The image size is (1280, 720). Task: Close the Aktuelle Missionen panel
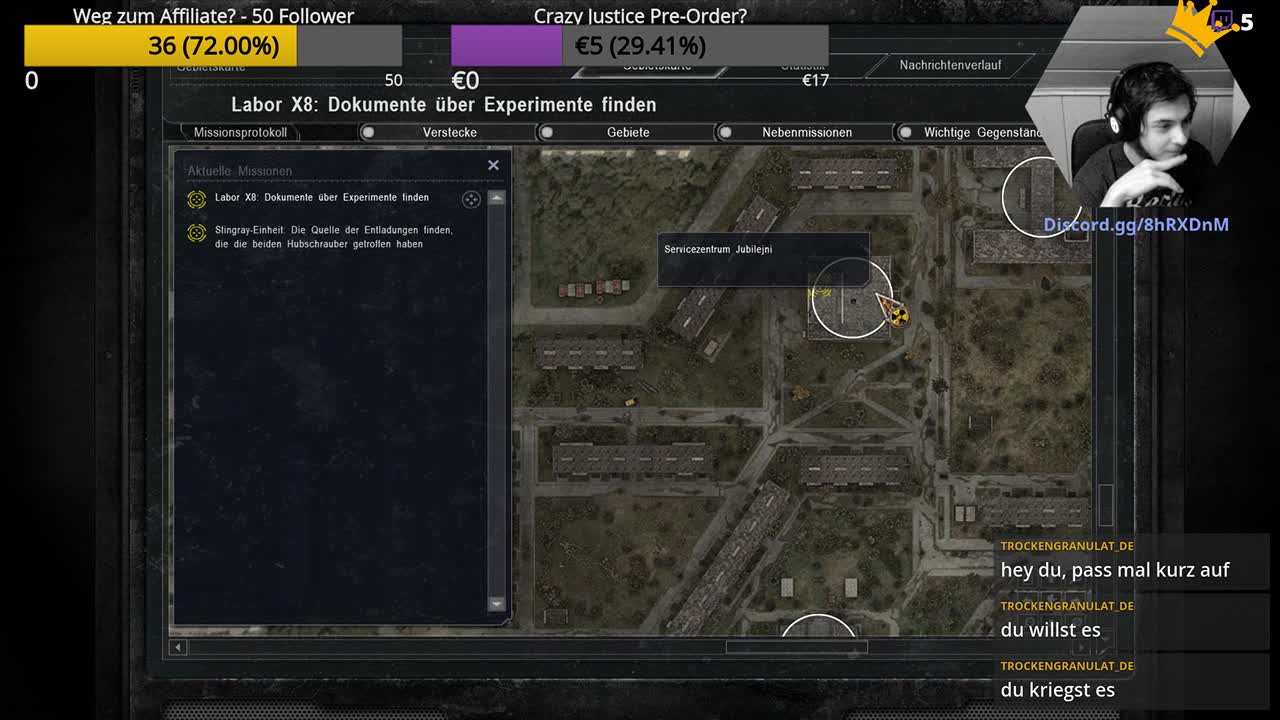(493, 165)
